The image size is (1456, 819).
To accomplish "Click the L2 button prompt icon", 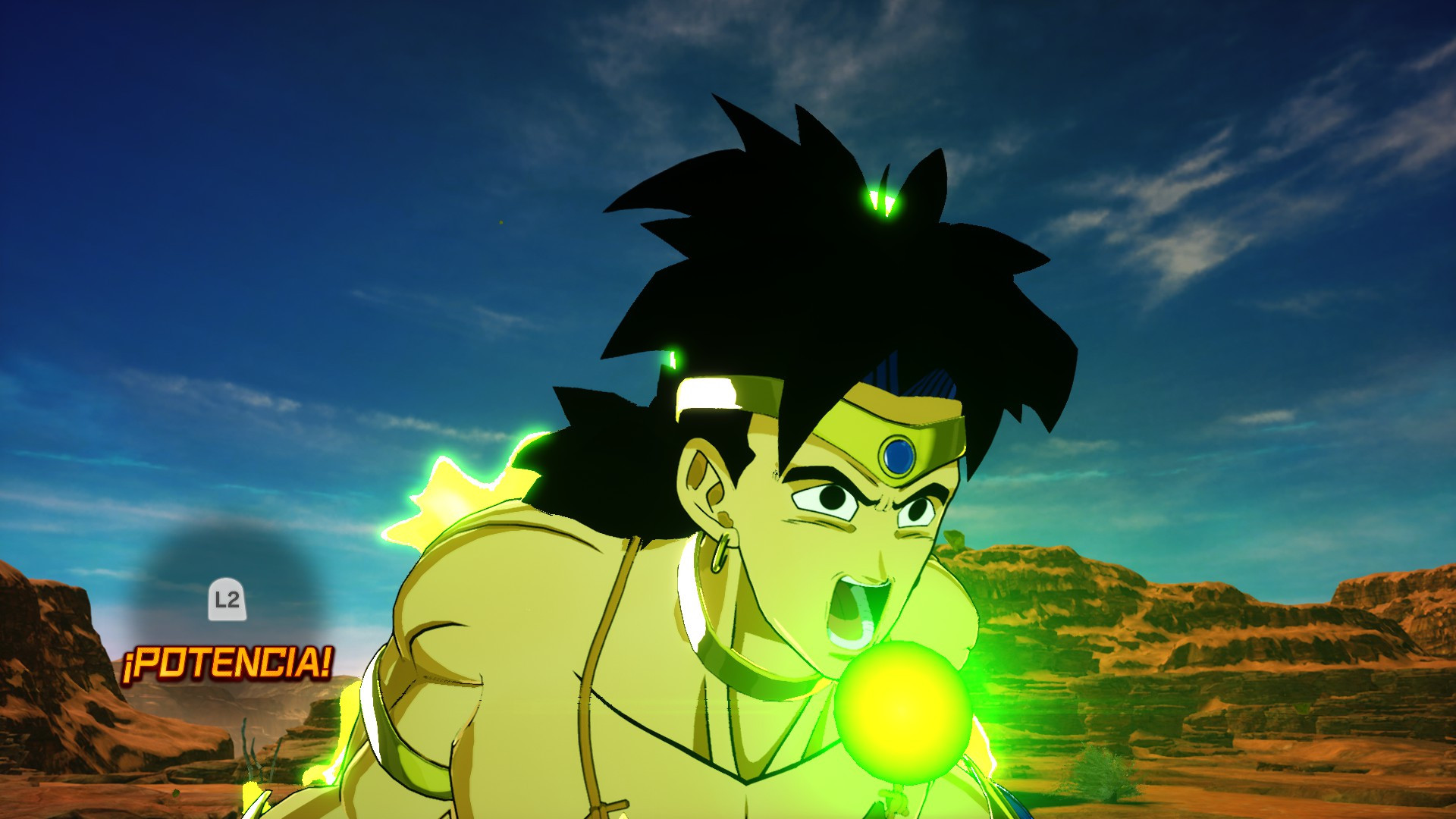I will tap(227, 598).
